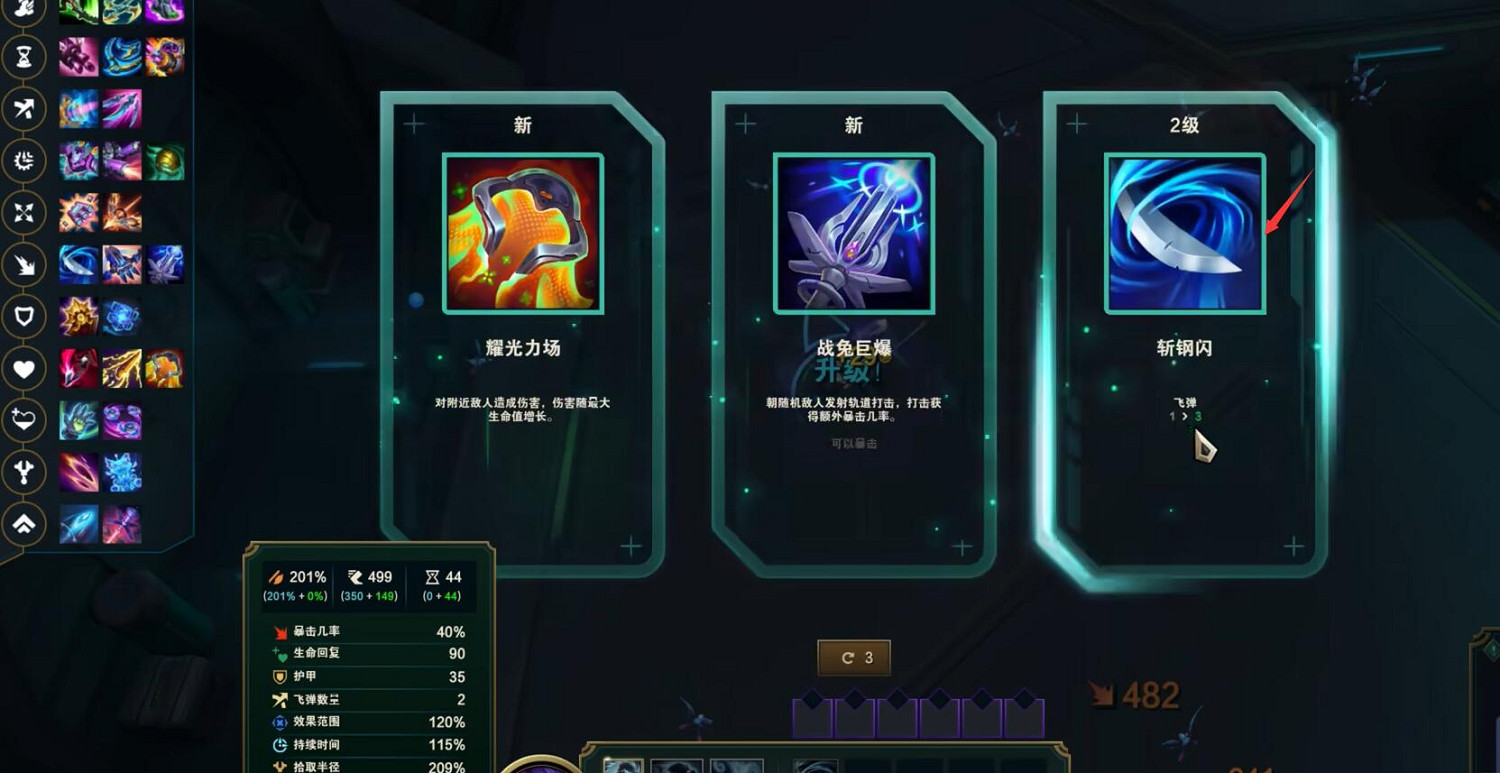Select the healing heart-plus sidebar icon
Viewport: 1500px width, 773px height.
(x=24, y=421)
